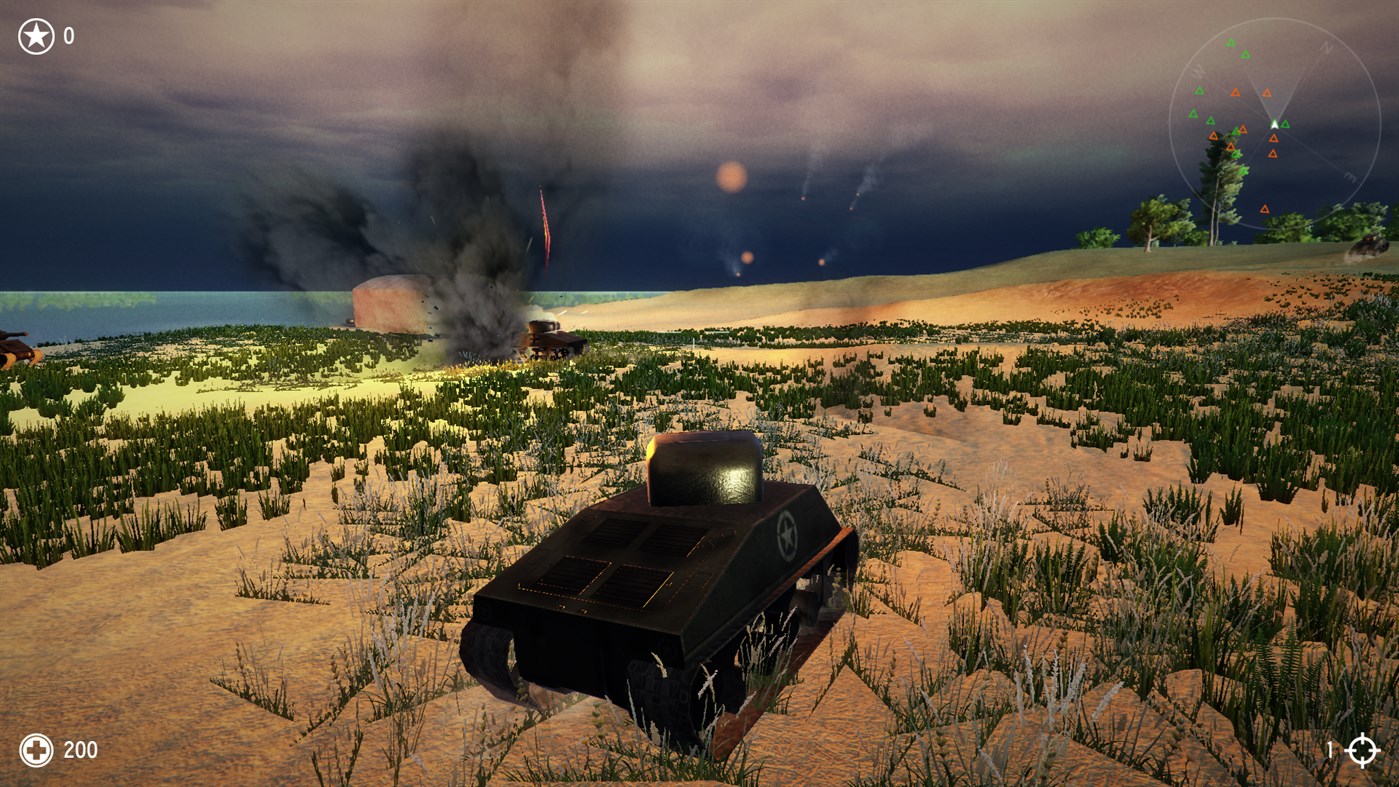Image resolution: width=1399 pixels, height=787 pixels.
Task: Click the crosshair ammo icon
Action: point(1365,748)
